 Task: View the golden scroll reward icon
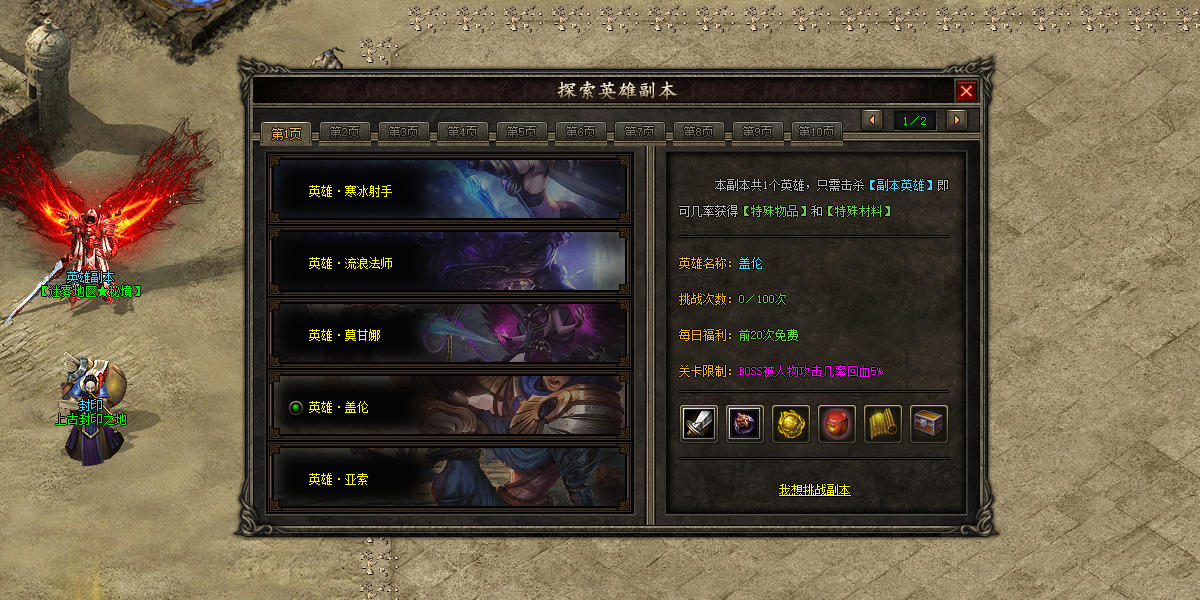point(883,424)
